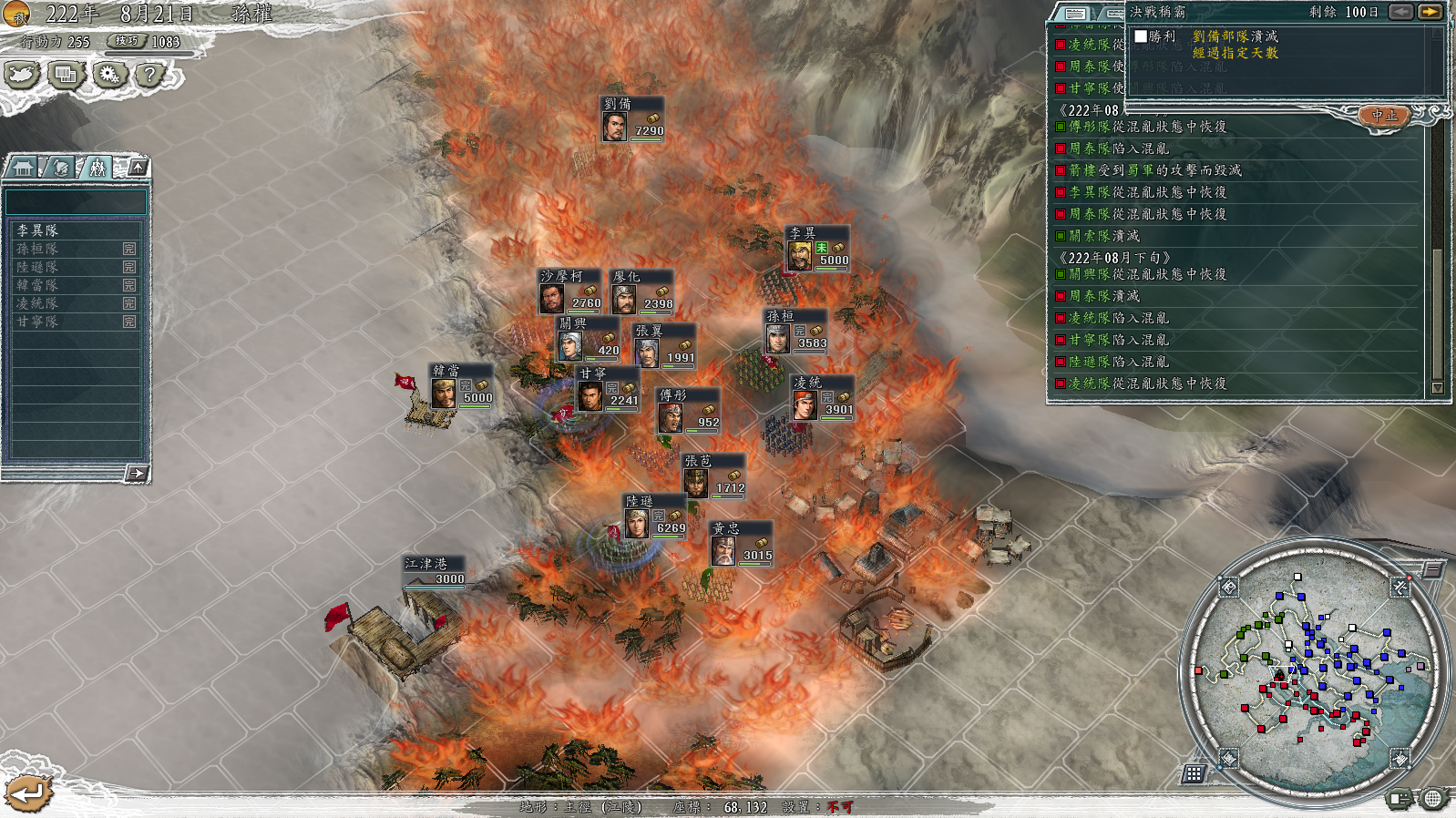This screenshot has width=1456, height=818.
Task: Open the map overview button in the top-left
Action: point(22,75)
